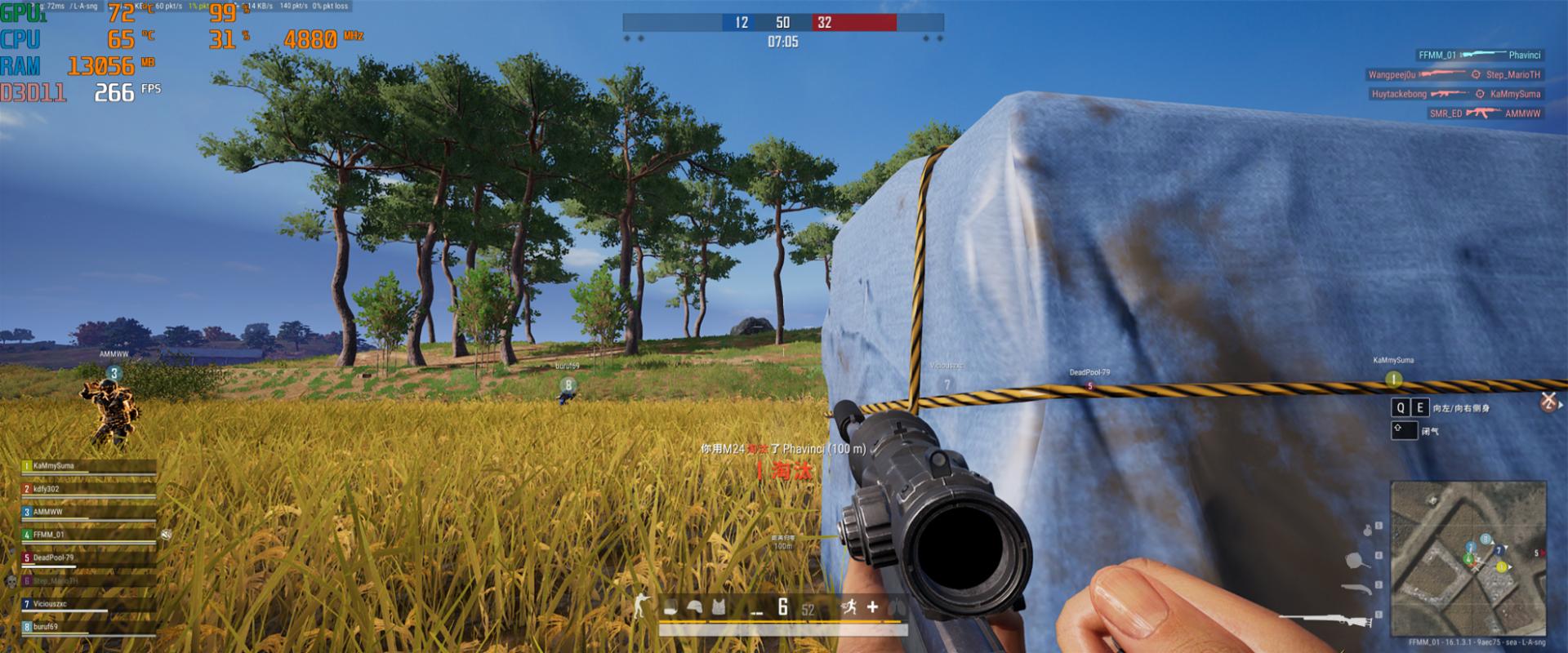Click the backpack icon in the status bar
The height and width of the screenshot is (653, 1568).
[x=671, y=607]
